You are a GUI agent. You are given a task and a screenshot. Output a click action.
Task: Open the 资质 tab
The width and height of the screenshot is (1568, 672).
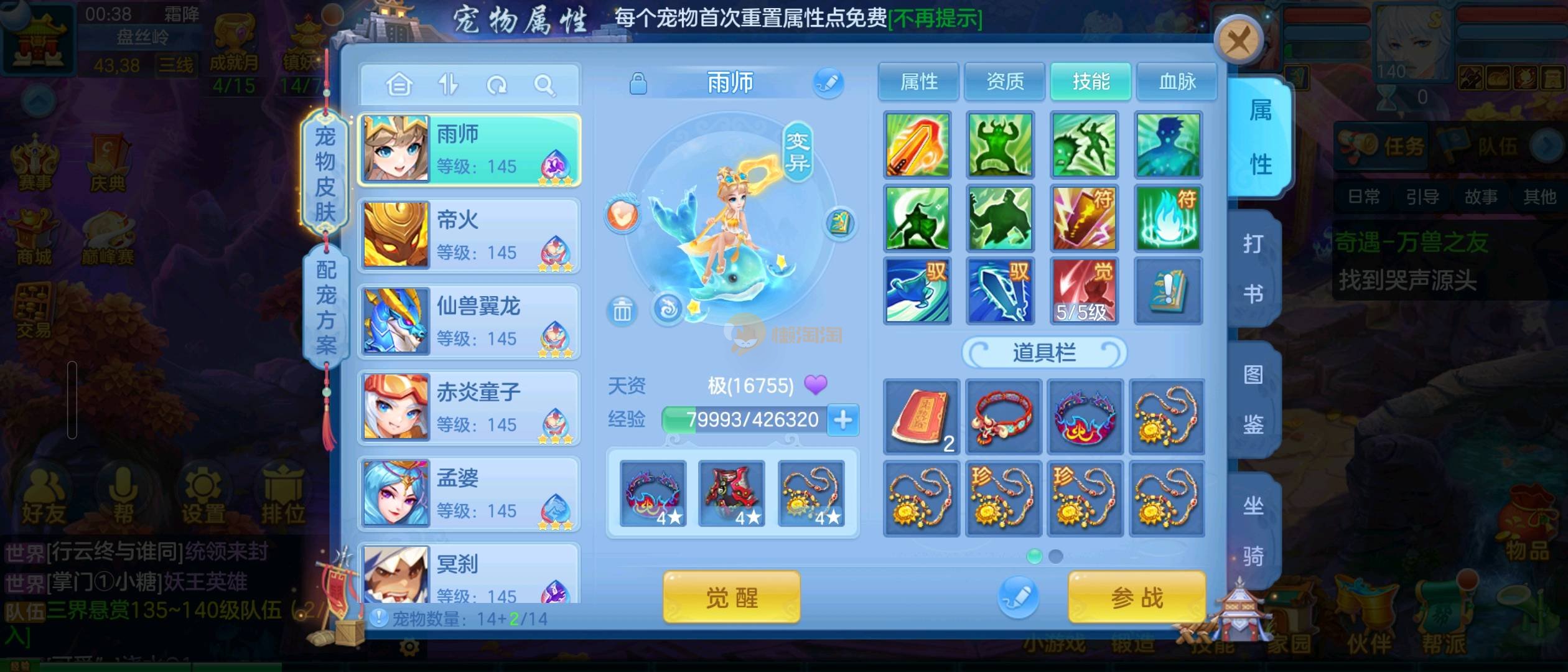click(1004, 82)
